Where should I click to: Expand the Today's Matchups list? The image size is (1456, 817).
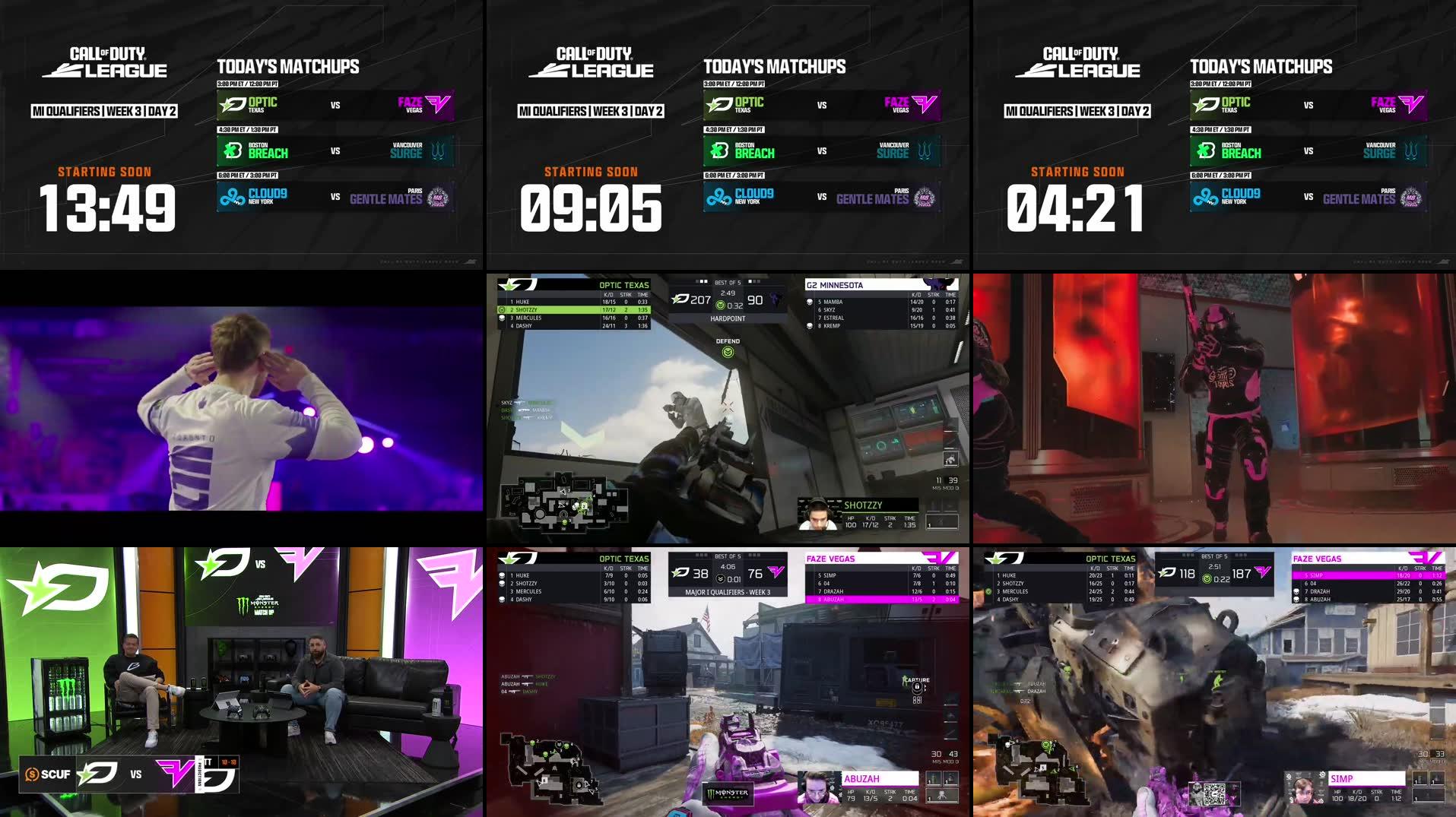287,66
